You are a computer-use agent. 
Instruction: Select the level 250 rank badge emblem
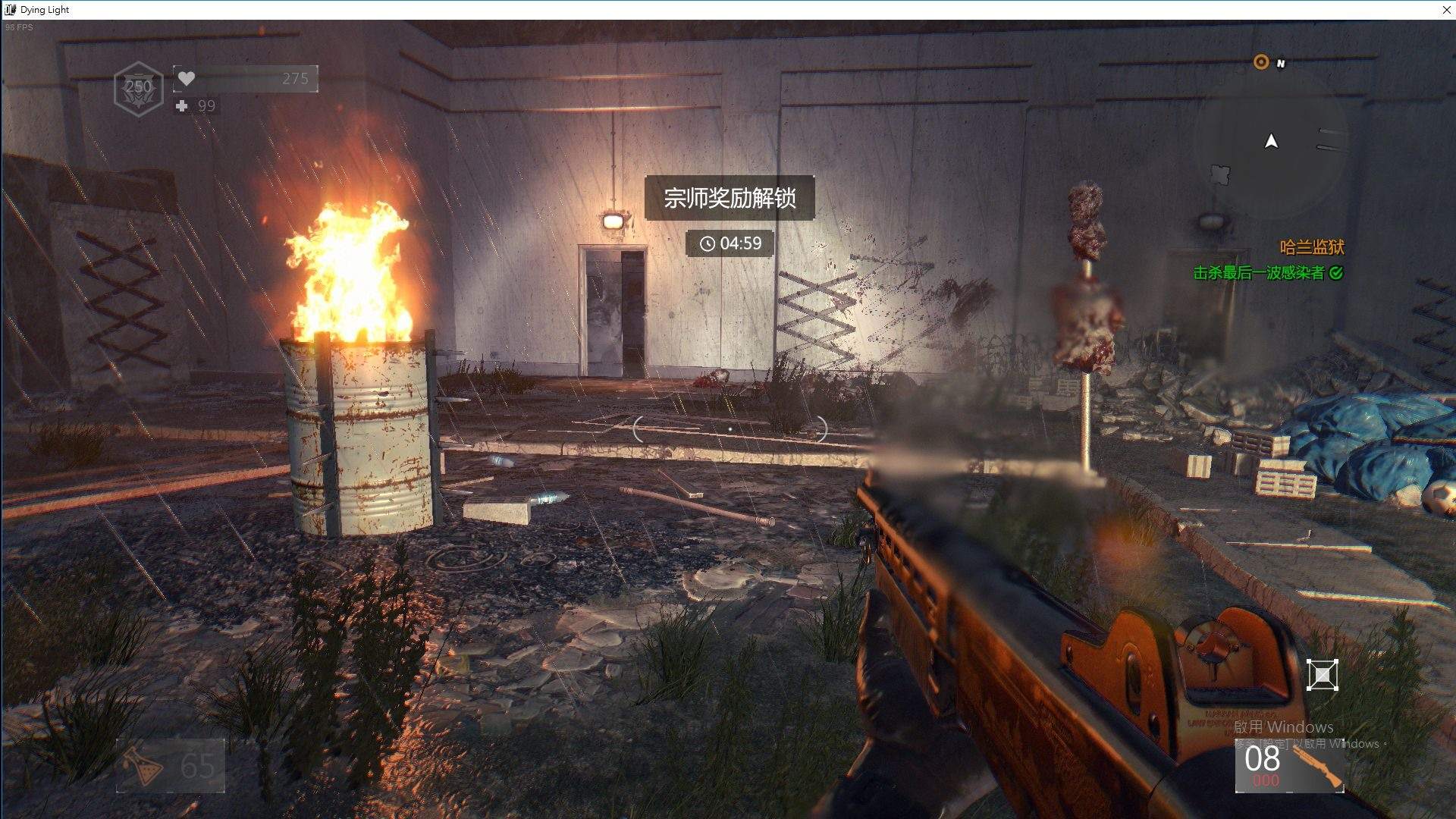pyautogui.click(x=137, y=86)
